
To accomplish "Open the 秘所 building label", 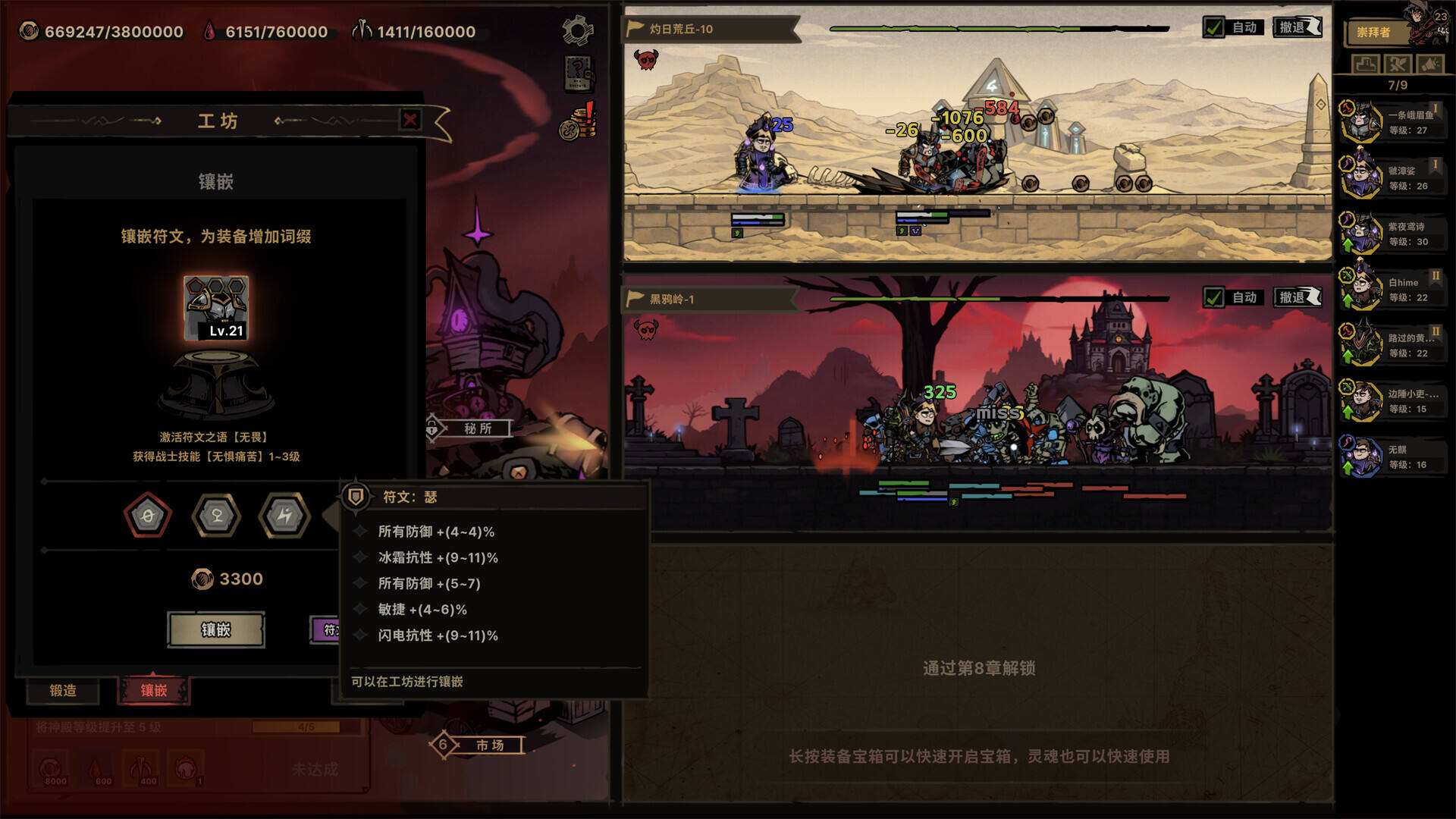I will click(x=478, y=428).
